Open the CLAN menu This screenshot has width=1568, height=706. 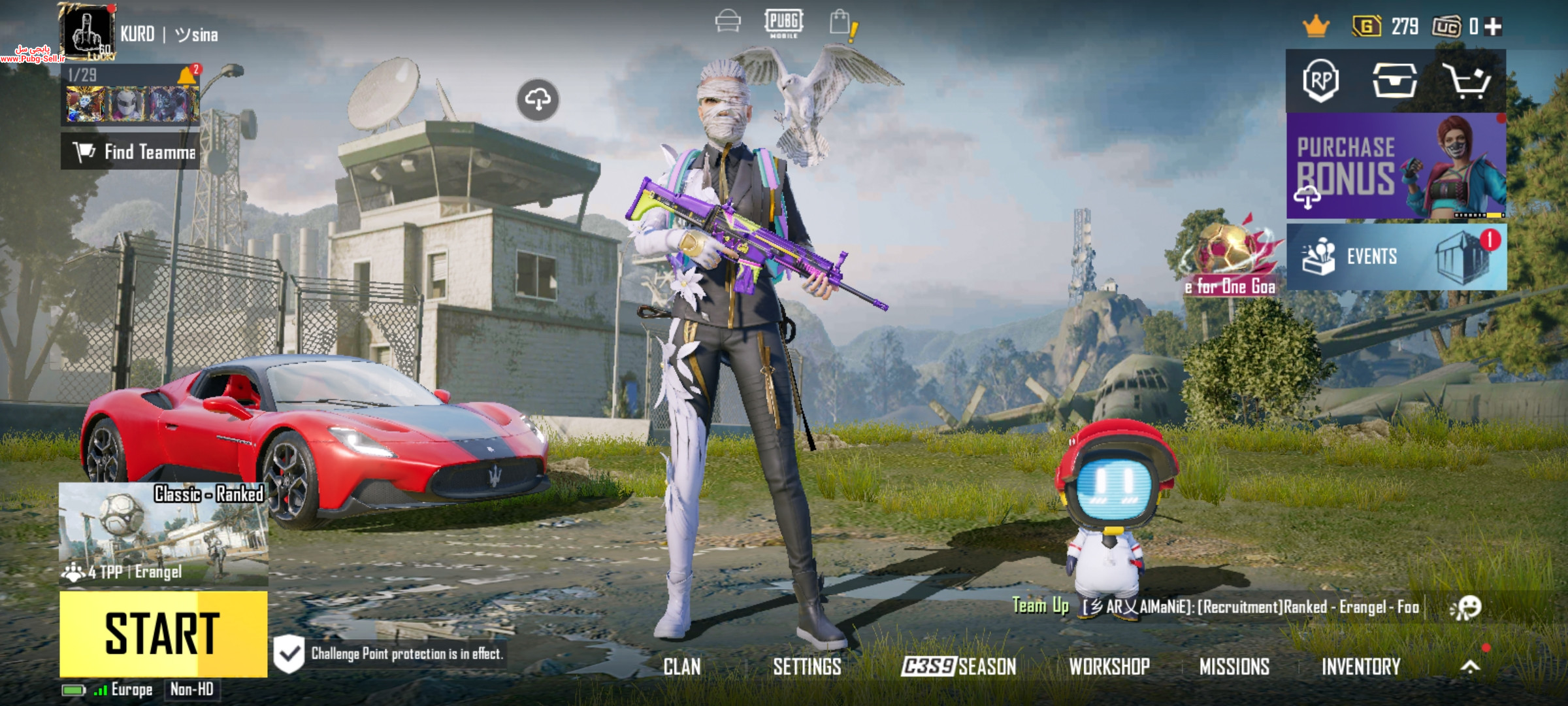click(681, 667)
